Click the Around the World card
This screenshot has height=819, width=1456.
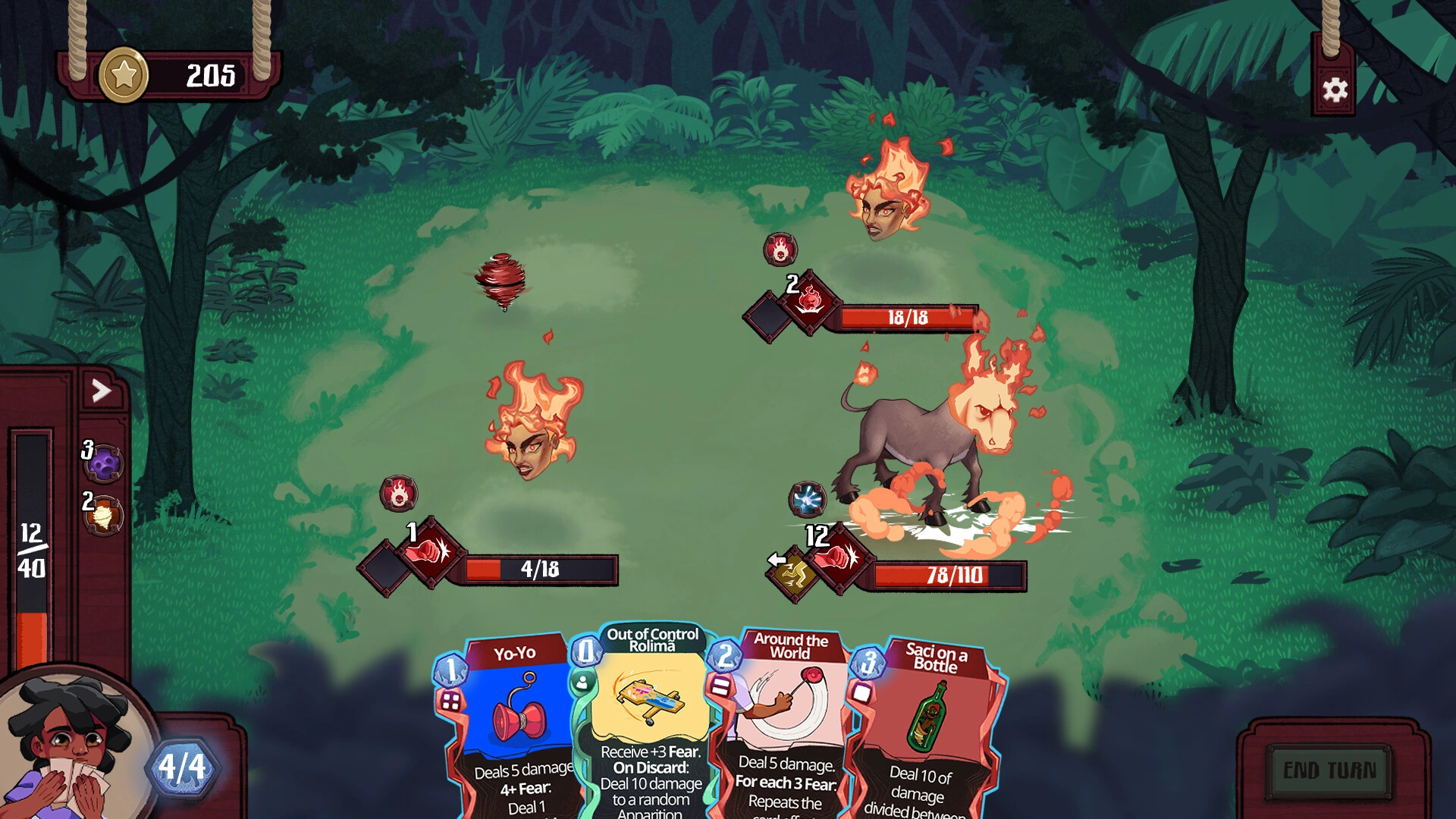tap(789, 728)
